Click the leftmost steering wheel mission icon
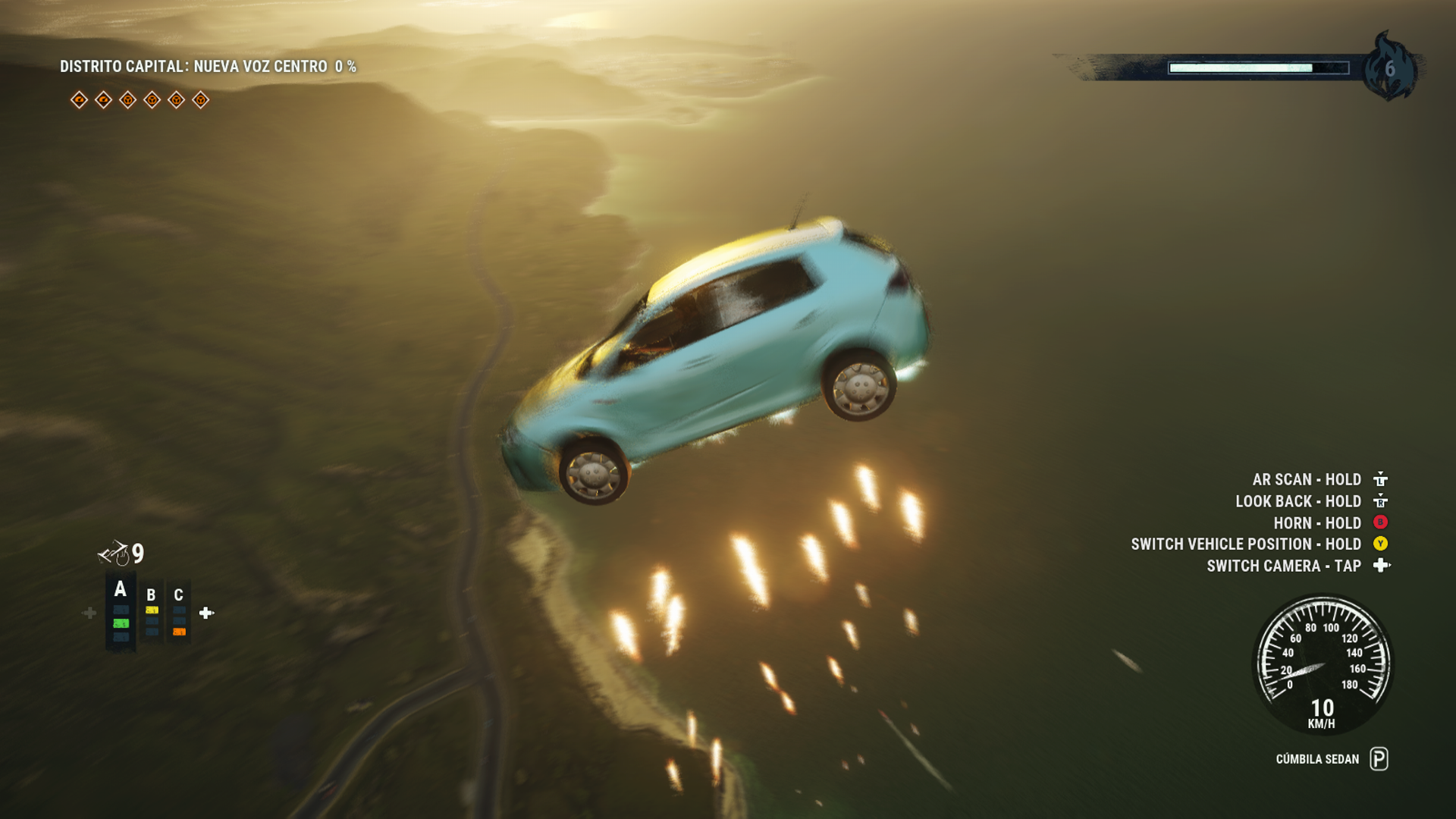 tap(127, 99)
